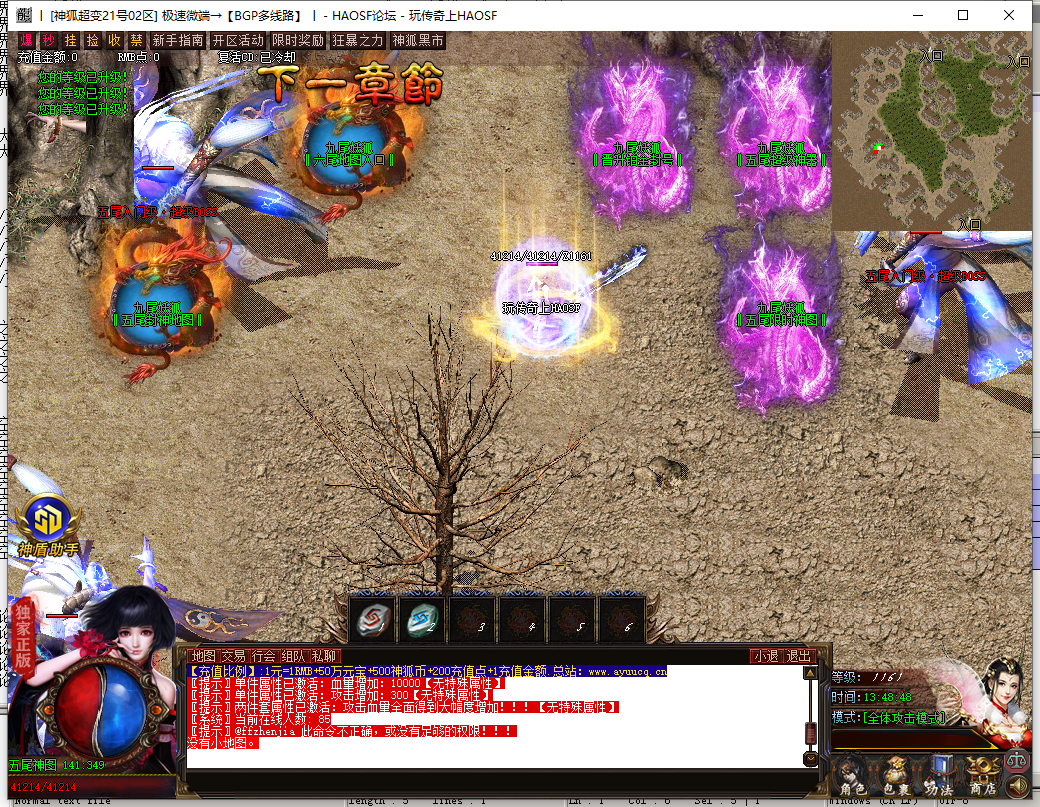Toggle the 爆 button in top bar
1040x807 pixels.
pyautogui.click(x=26, y=41)
